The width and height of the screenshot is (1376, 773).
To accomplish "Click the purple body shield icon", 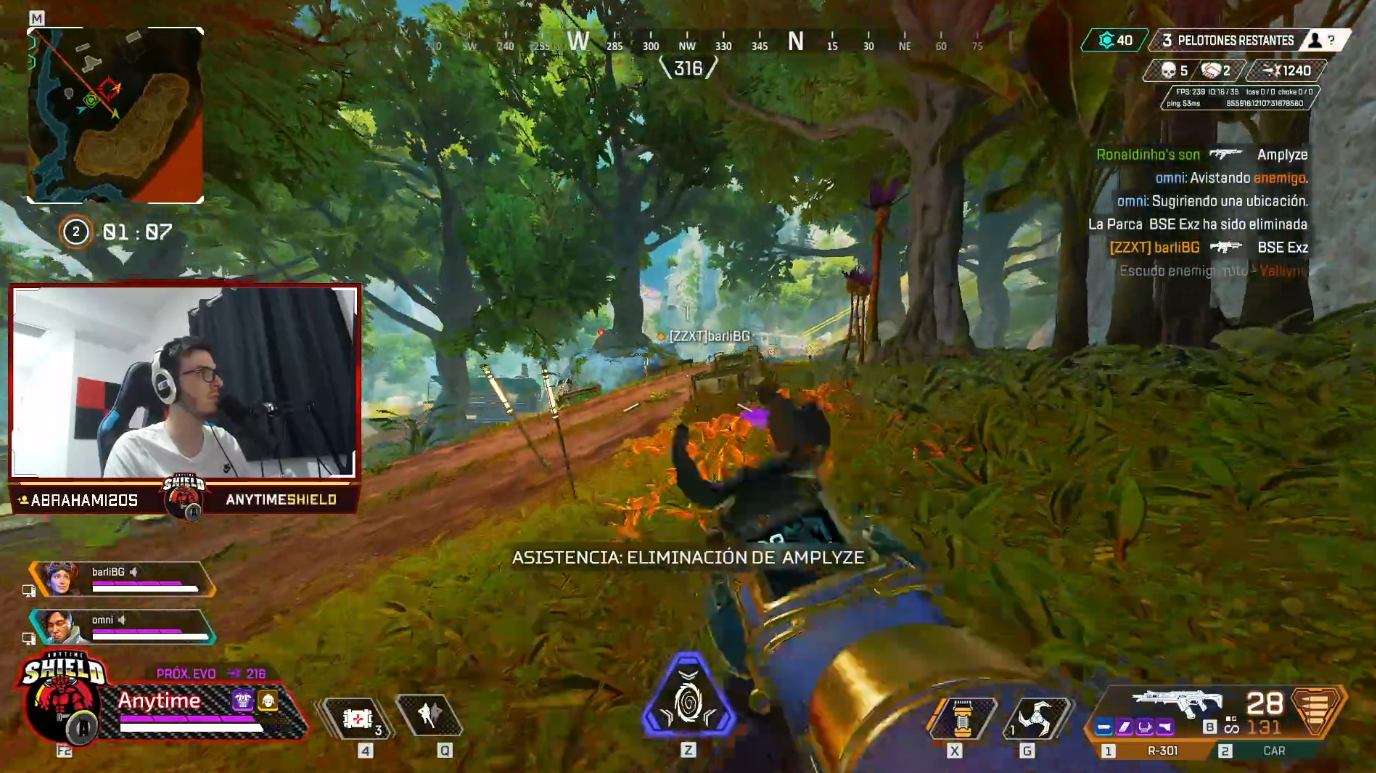I will (x=242, y=700).
